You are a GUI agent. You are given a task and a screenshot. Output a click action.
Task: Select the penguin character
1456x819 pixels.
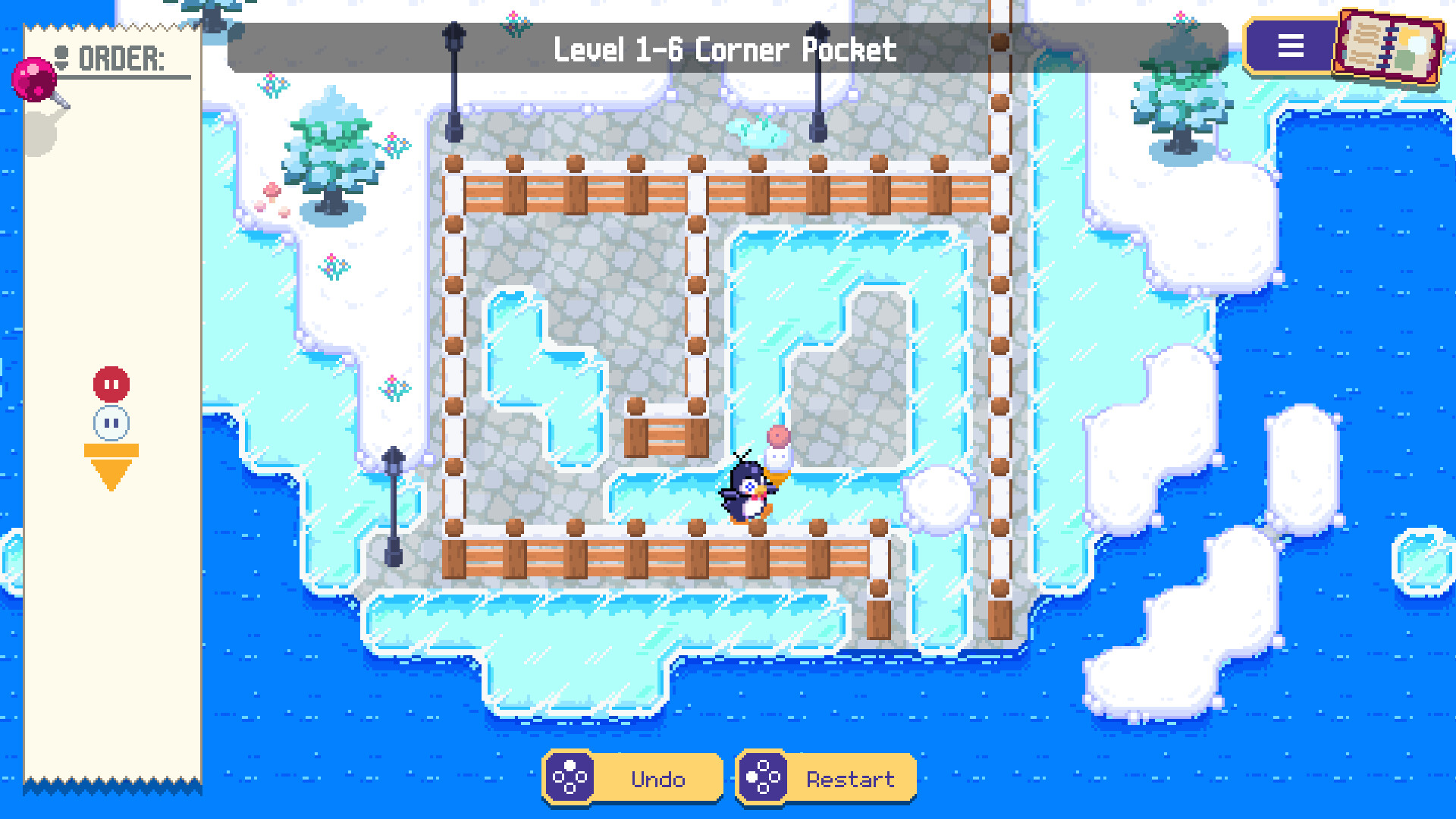click(747, 493)
